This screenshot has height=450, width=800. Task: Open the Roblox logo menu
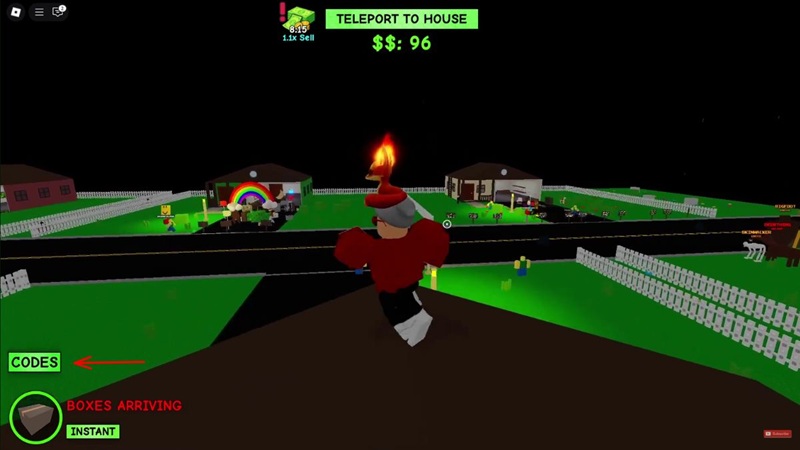coord(15,12)
